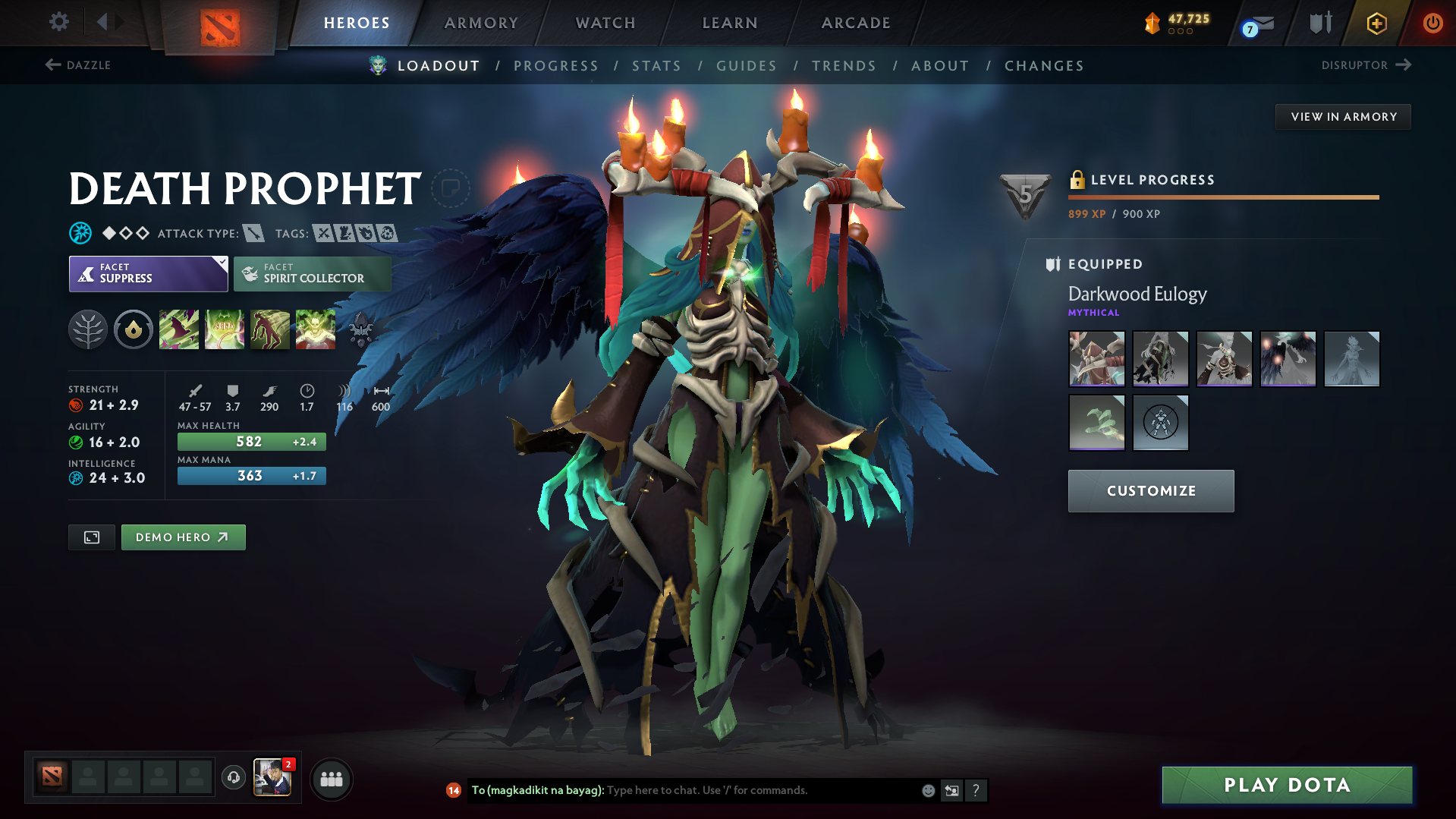Click the power button to quit Dota
The image size is (1456, 819).
(x=1432, y=23)
